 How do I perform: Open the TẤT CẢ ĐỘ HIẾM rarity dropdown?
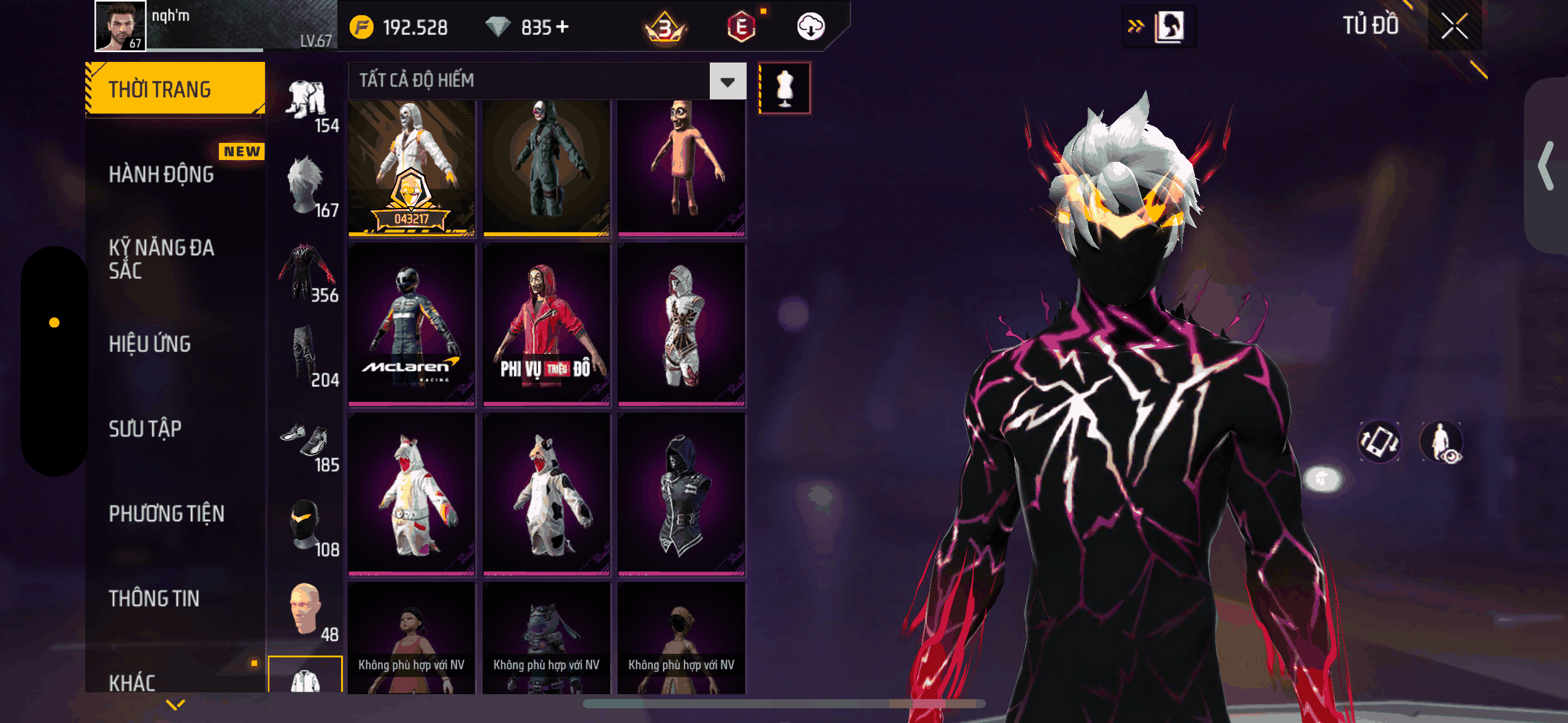point(728,81)
